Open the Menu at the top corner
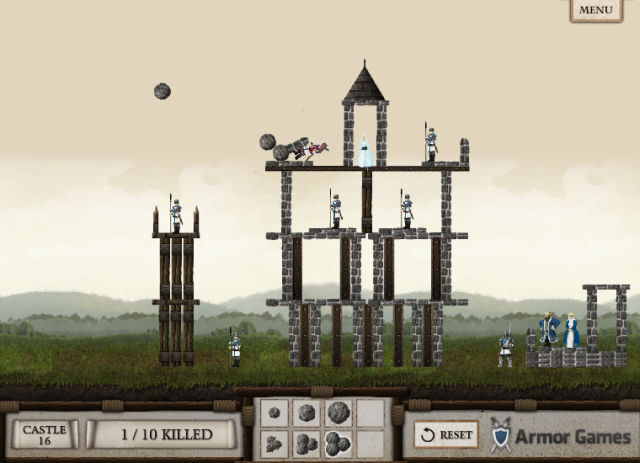The width and height of the screenshot is (640, 463). click(x=596, y=10)
